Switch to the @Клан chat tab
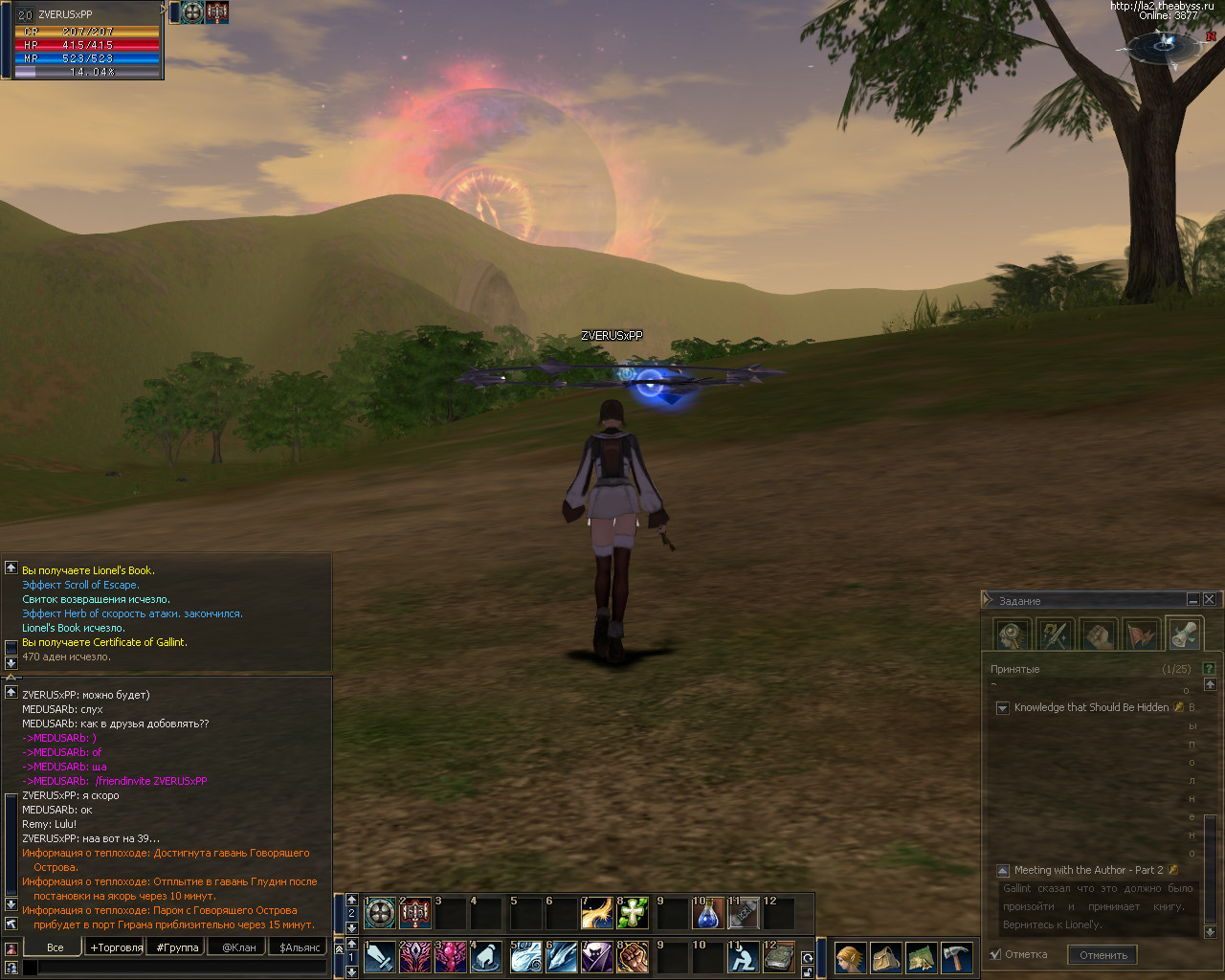Screen dimensions: 1225x980 click(238, 947)
